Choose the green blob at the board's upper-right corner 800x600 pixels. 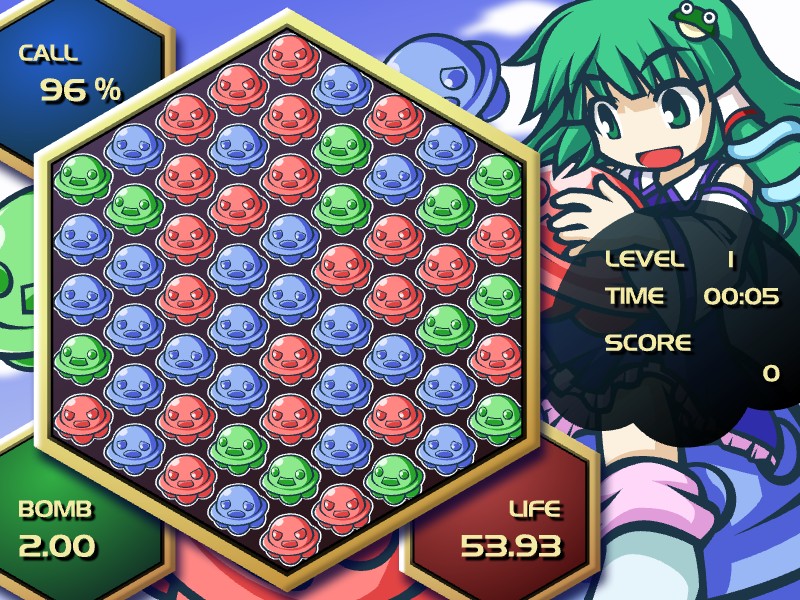pyautogui.click(x=496, y=176)
